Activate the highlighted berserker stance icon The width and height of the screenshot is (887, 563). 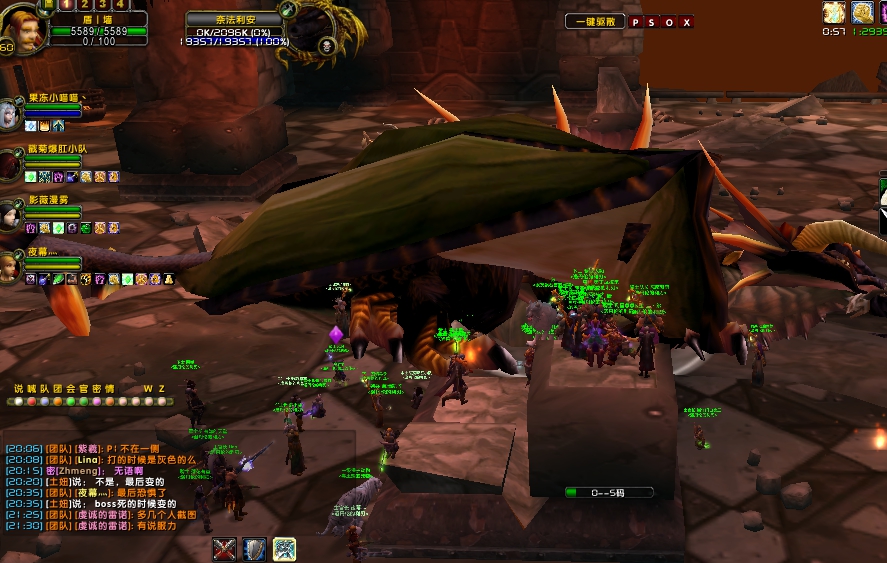click(285, 549)
